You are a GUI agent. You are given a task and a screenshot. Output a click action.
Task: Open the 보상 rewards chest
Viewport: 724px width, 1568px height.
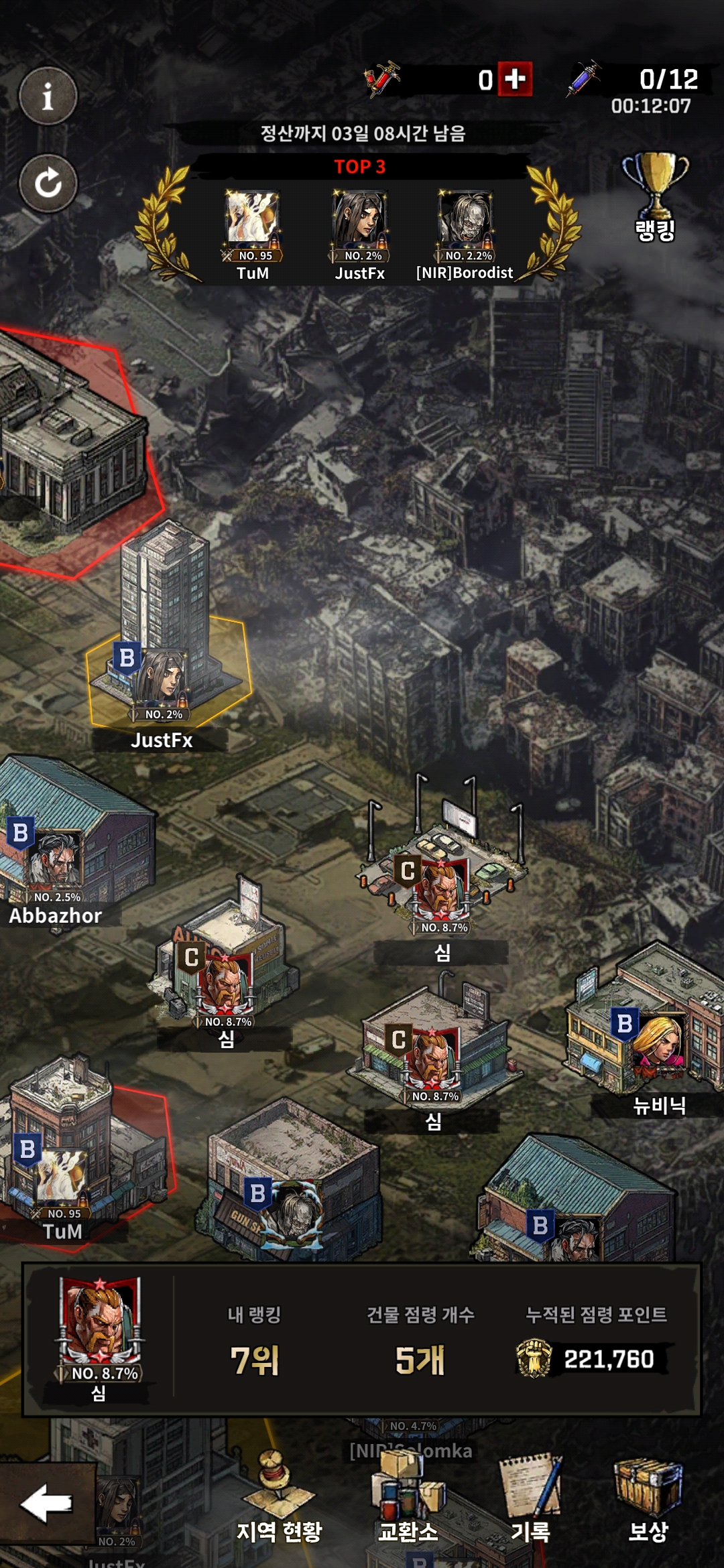(x=648, y=1498)
